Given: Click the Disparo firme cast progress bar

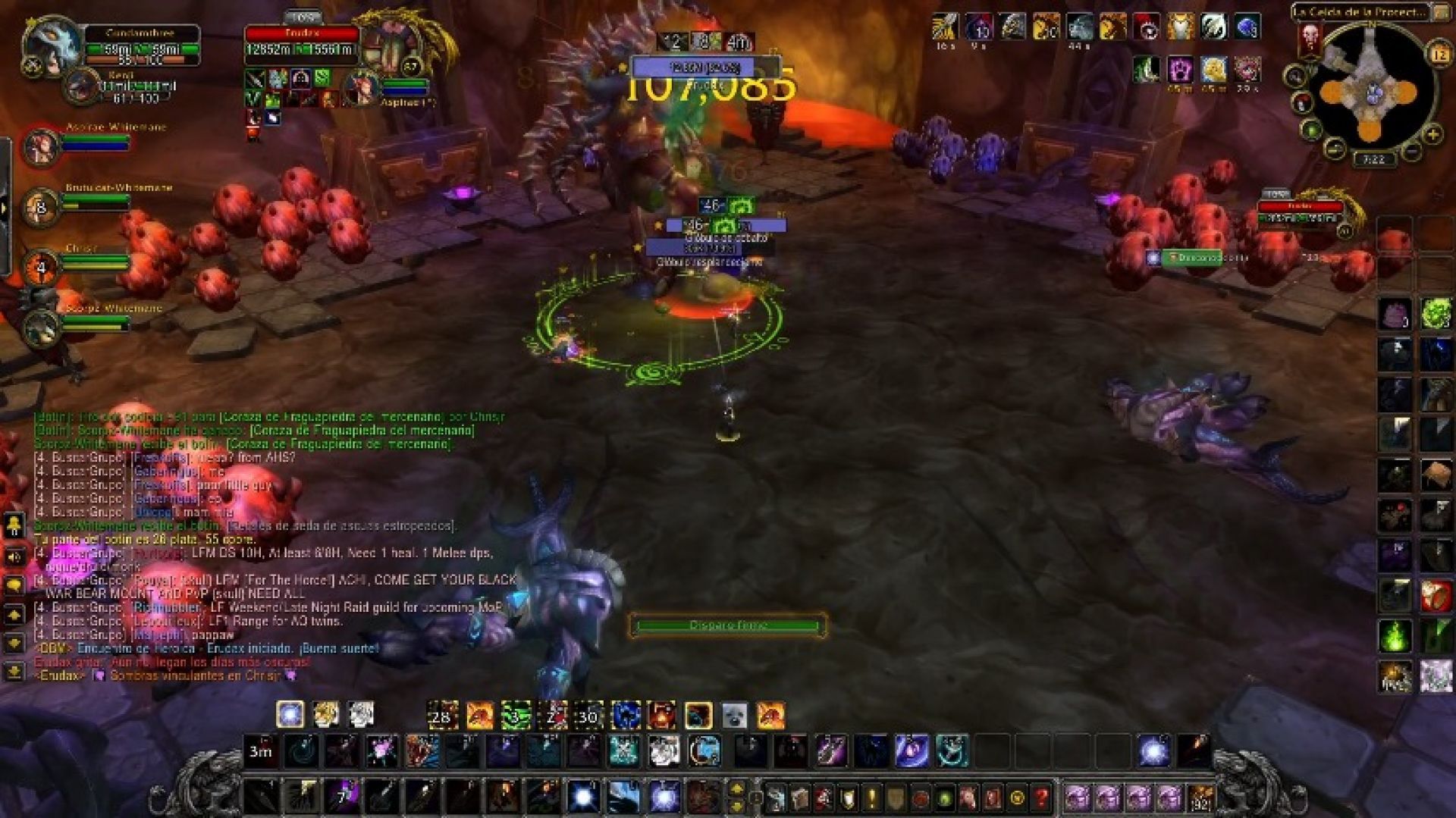Looking at the screenshot, I should (726, 625).
